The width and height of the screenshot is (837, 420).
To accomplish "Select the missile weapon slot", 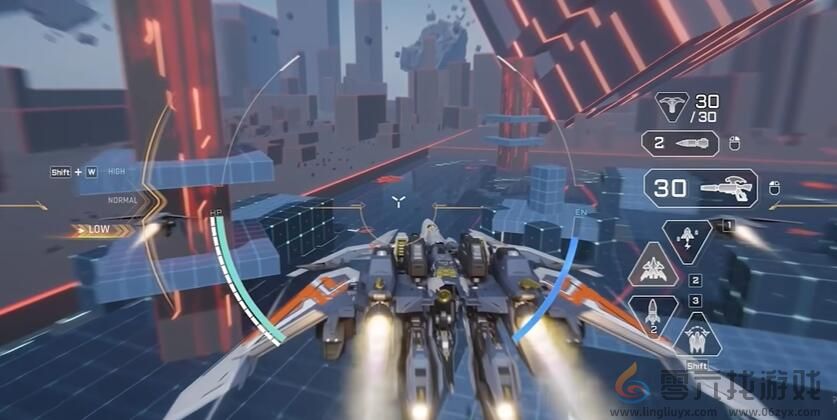I will [x=680, y=144].
